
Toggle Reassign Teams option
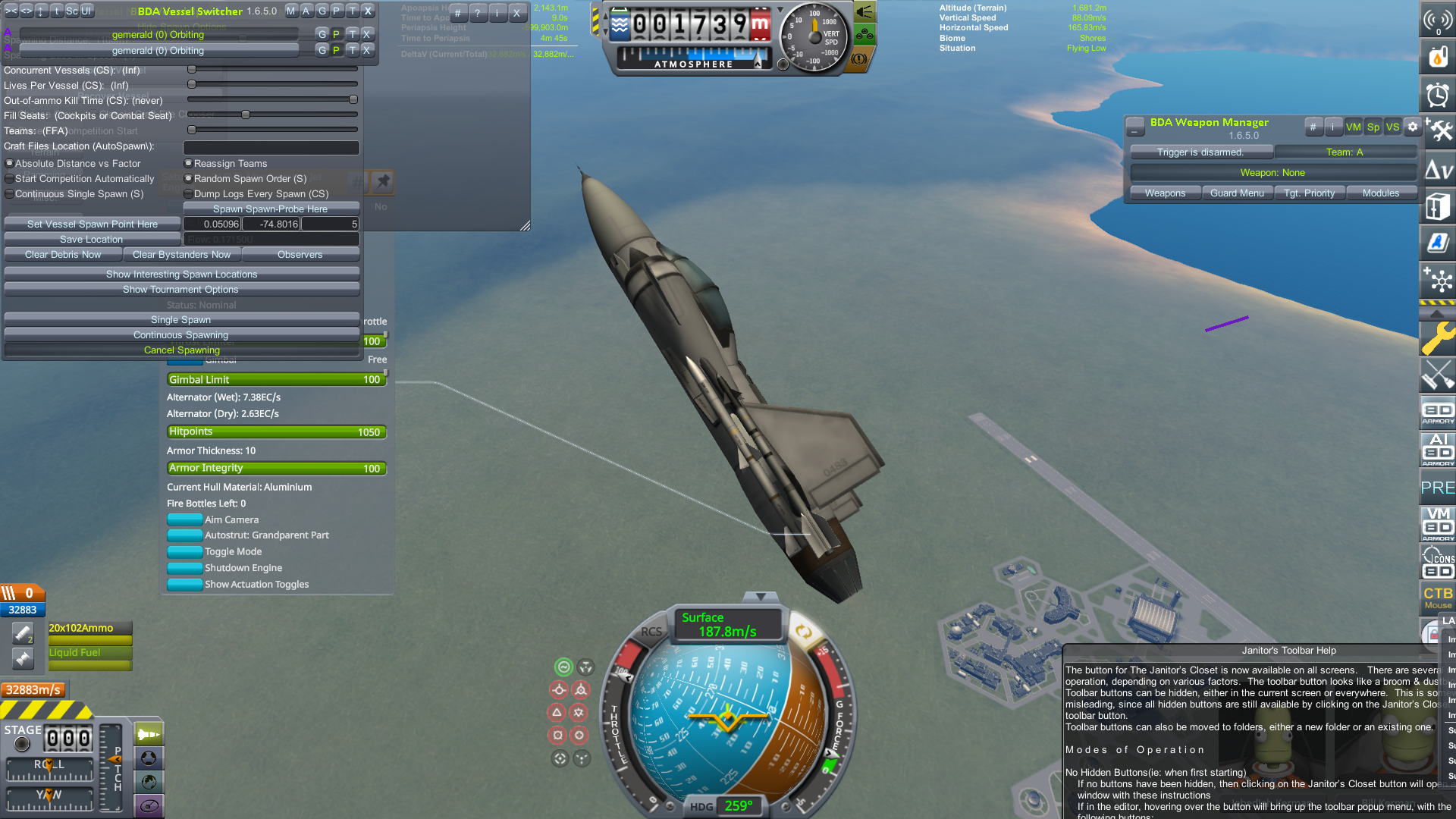tap(189, 164)
